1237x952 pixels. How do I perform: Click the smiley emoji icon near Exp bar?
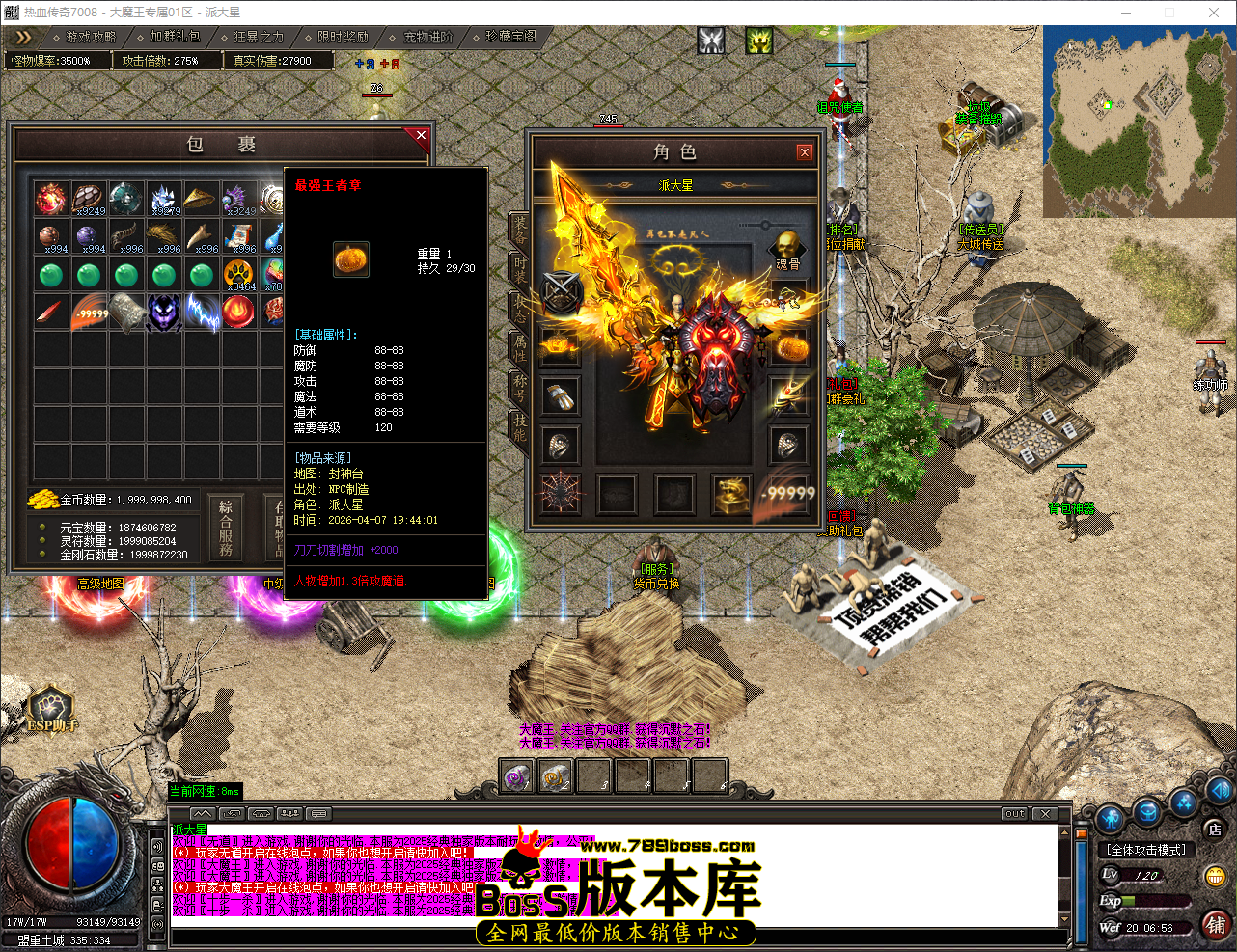(x=1219, y=876)
